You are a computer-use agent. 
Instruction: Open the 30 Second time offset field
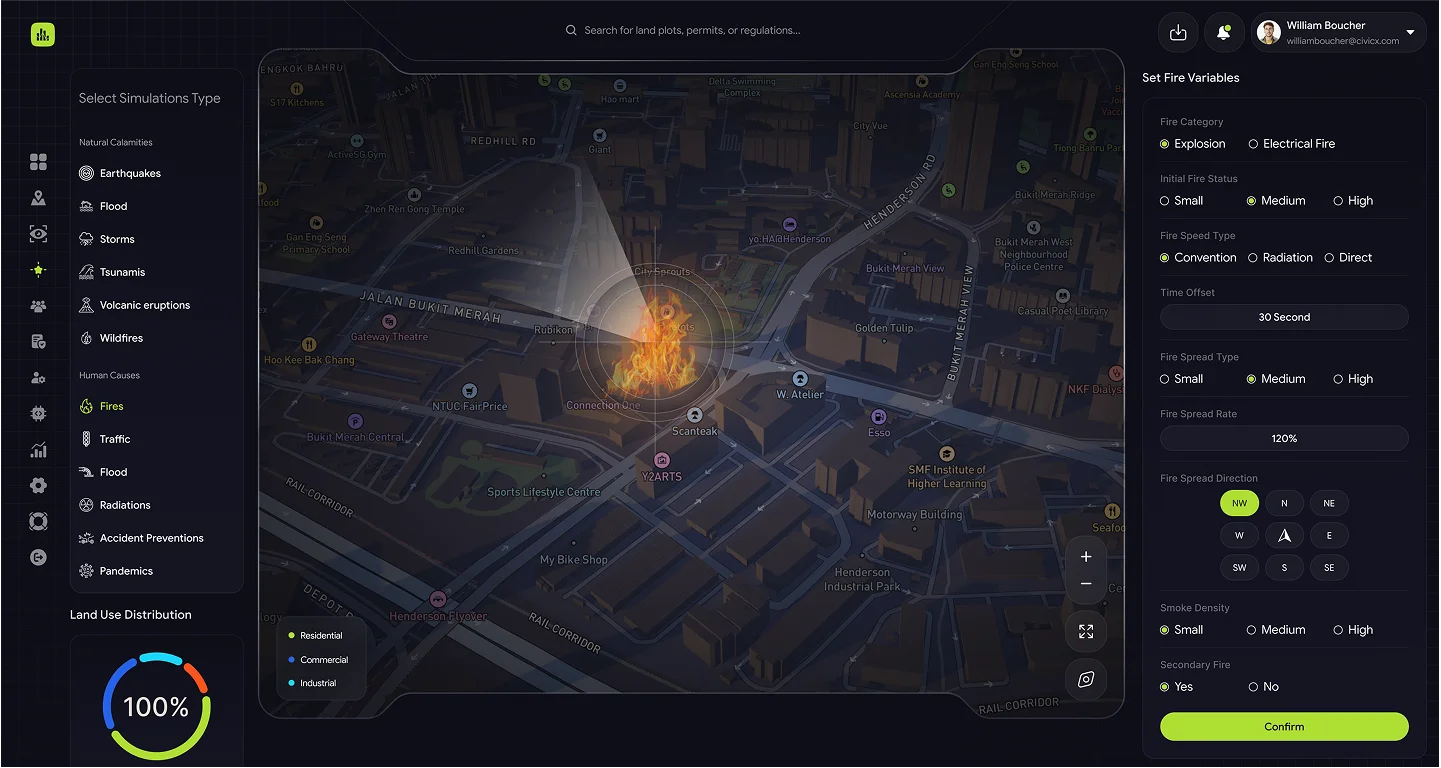pyautogui.click(x=1284, y=317)
